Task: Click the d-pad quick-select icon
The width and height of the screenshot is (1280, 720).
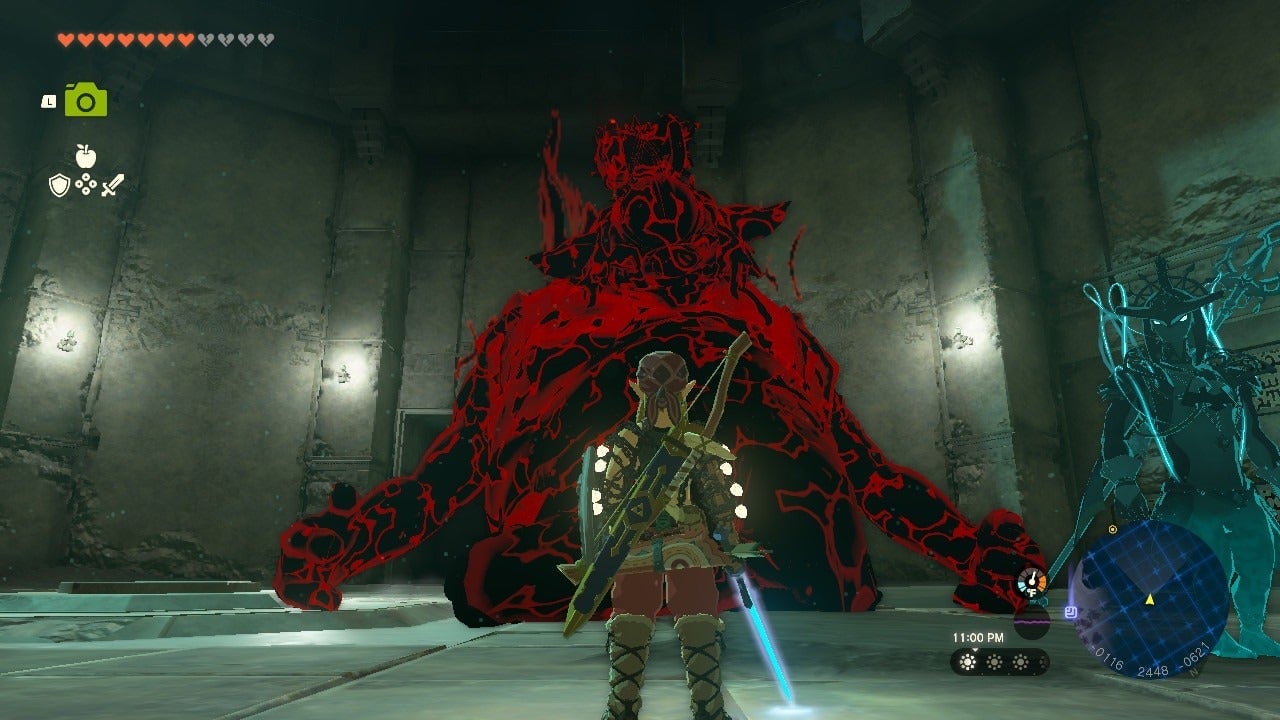Action: (x=87, y=184)
